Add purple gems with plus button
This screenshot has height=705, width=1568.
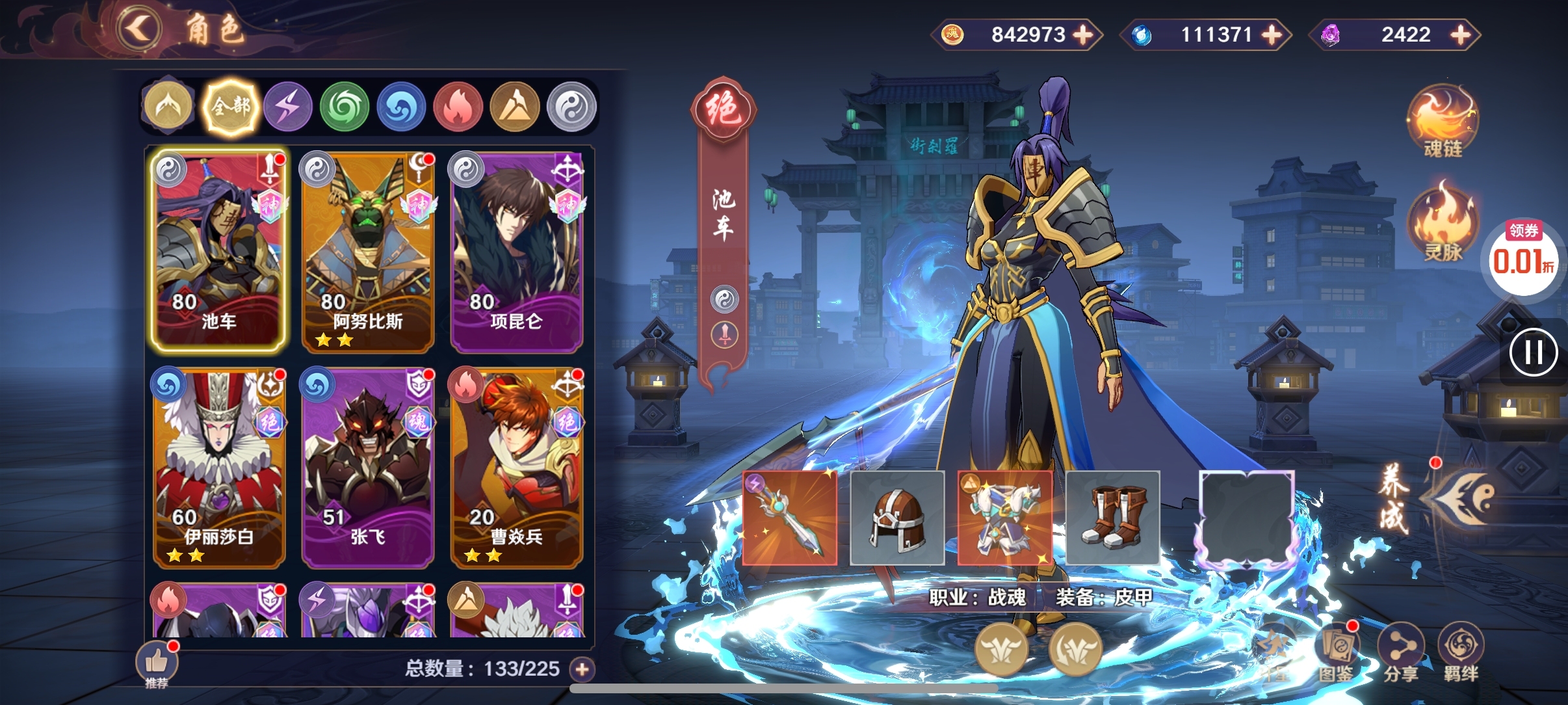click(x=1460, y=34)
